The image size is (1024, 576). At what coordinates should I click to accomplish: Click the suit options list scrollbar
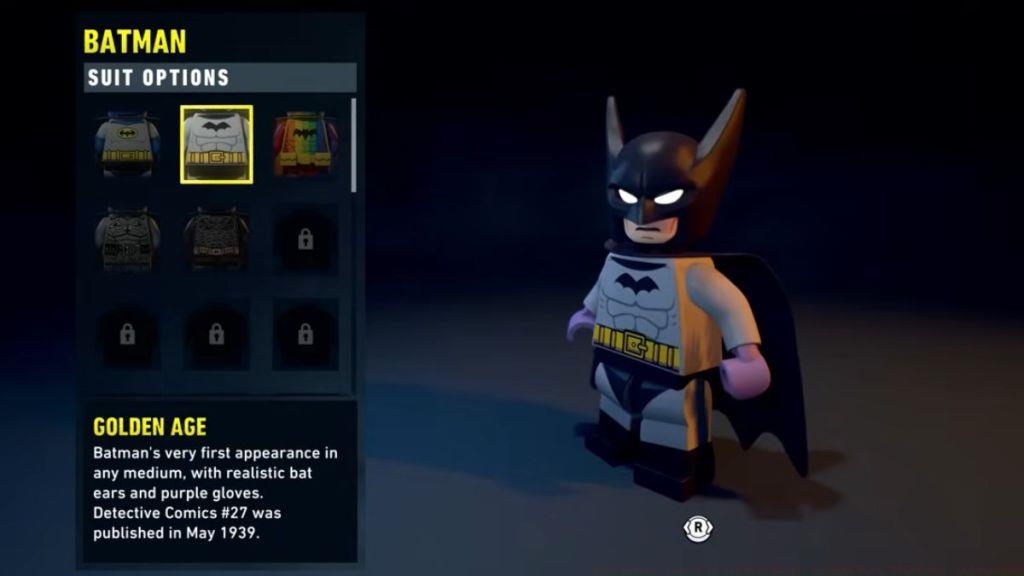(354, 145)
